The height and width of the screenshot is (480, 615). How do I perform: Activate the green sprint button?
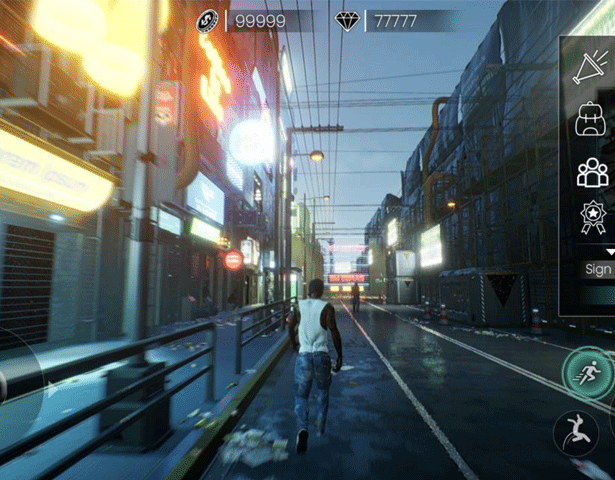[x=587, y=372]
